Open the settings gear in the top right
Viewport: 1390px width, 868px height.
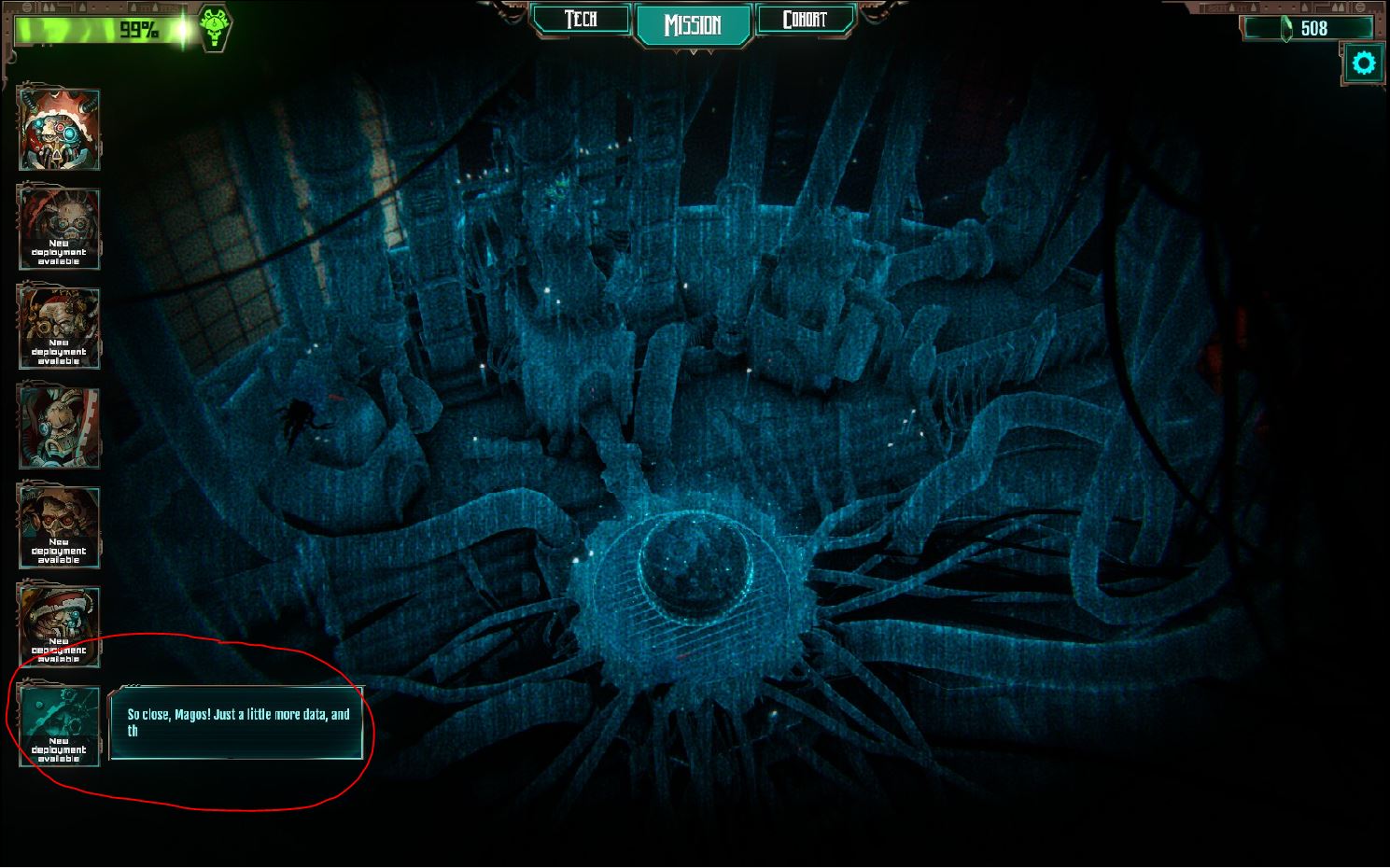[1364, 63]
